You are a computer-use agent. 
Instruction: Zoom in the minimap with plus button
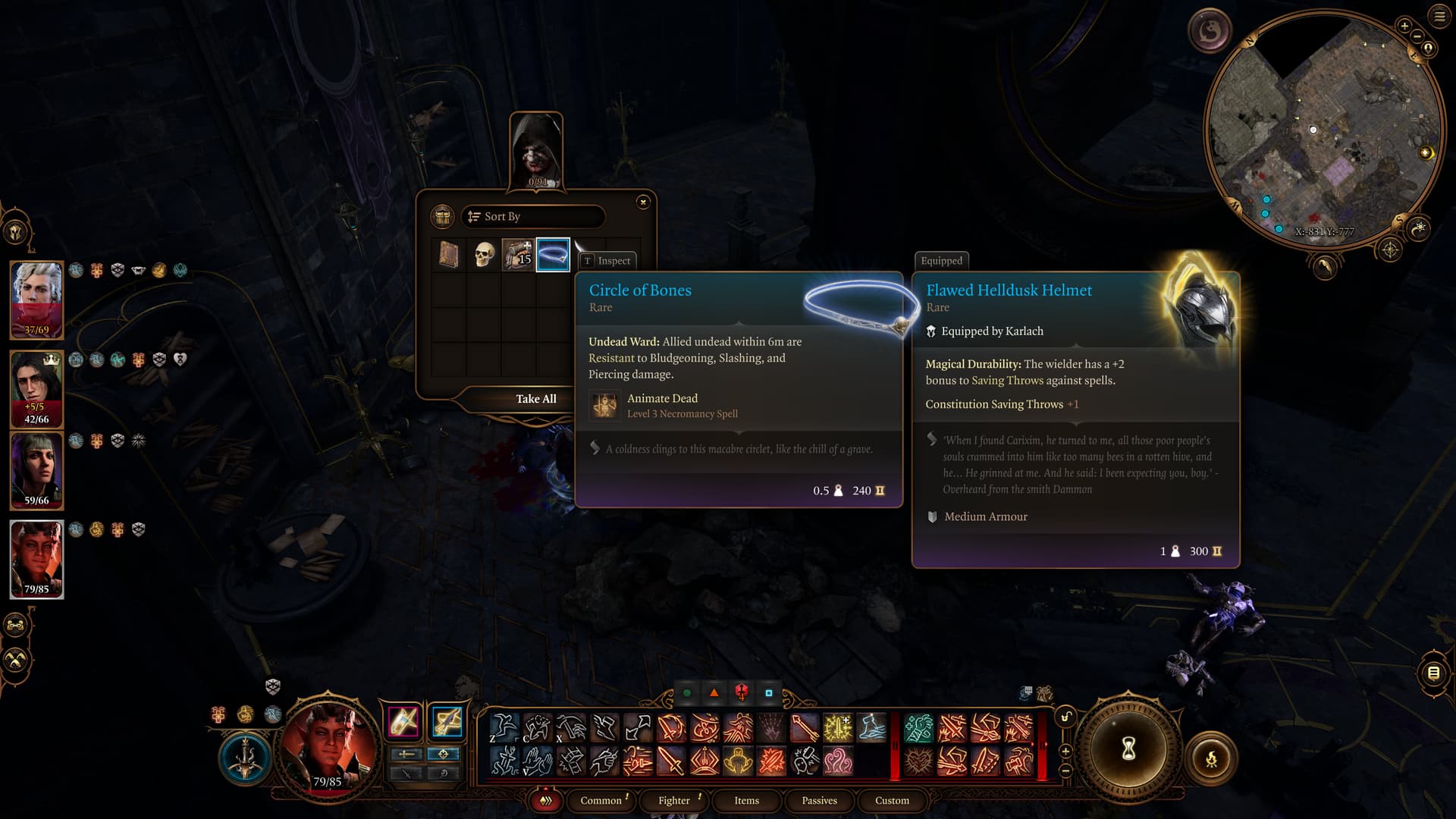click(x=1404, y=26)
